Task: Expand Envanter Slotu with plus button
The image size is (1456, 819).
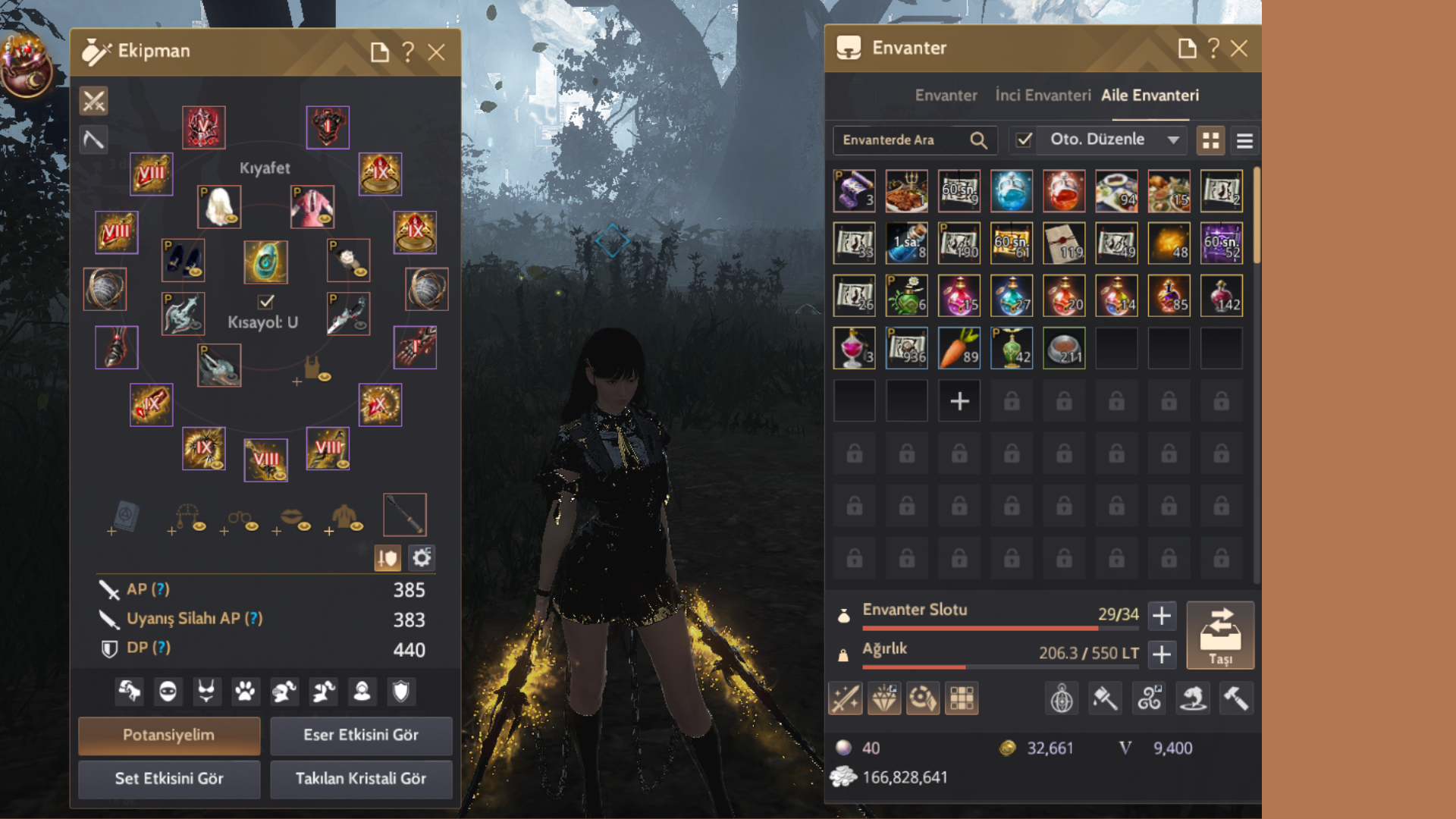Action: [x=1162, y=616]
